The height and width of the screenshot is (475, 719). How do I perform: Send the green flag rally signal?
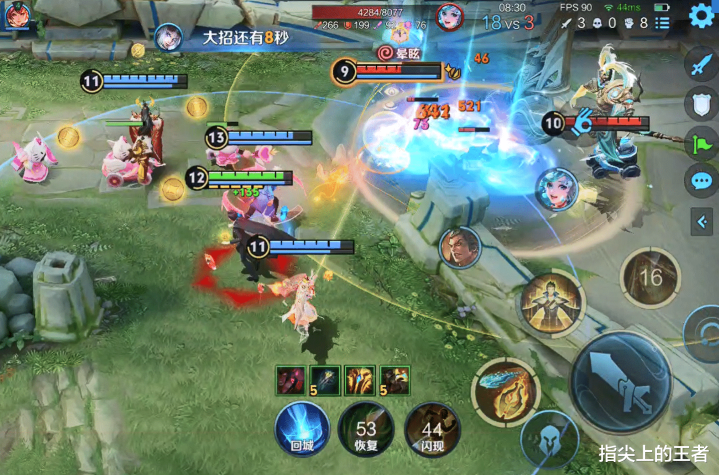(x=700, y=142)
